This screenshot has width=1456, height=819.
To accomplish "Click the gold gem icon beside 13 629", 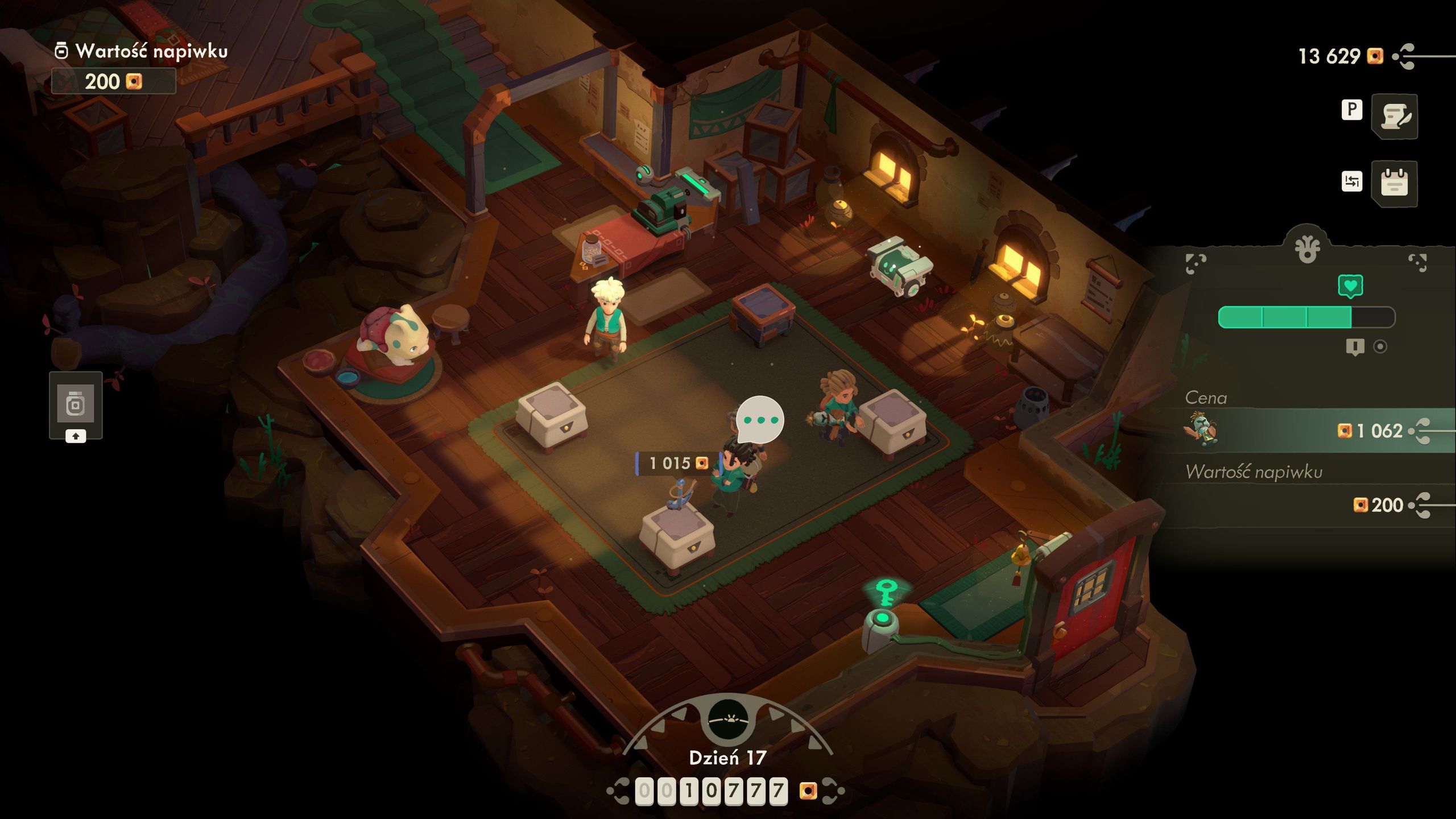I will 1375,56.
